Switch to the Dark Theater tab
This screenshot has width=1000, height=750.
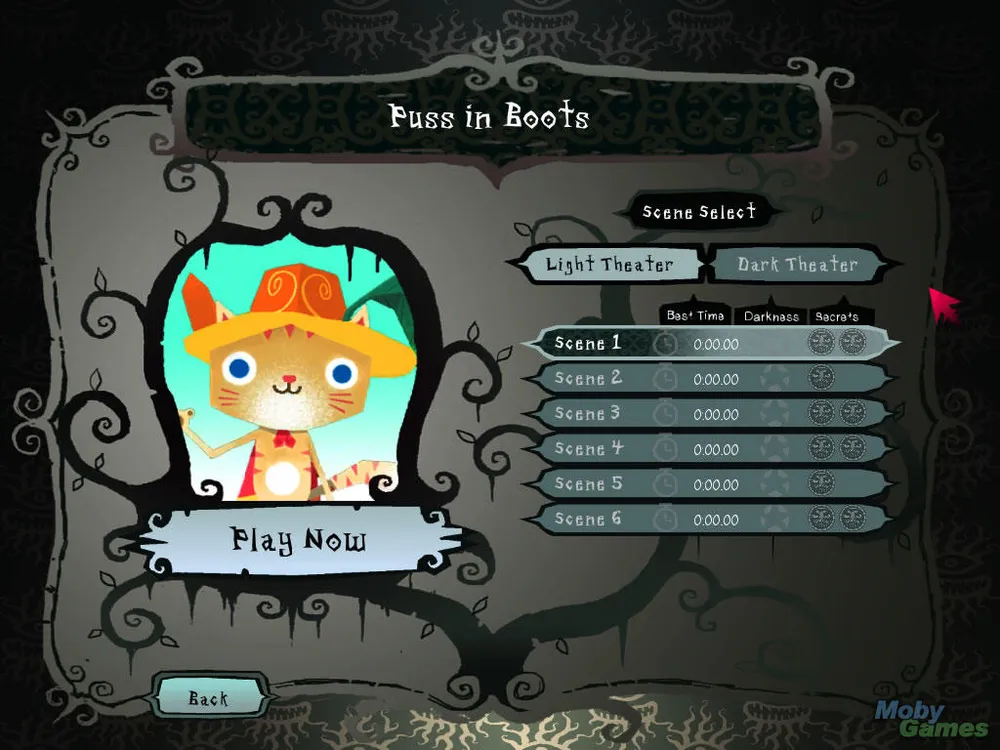(x=797, y=265)
